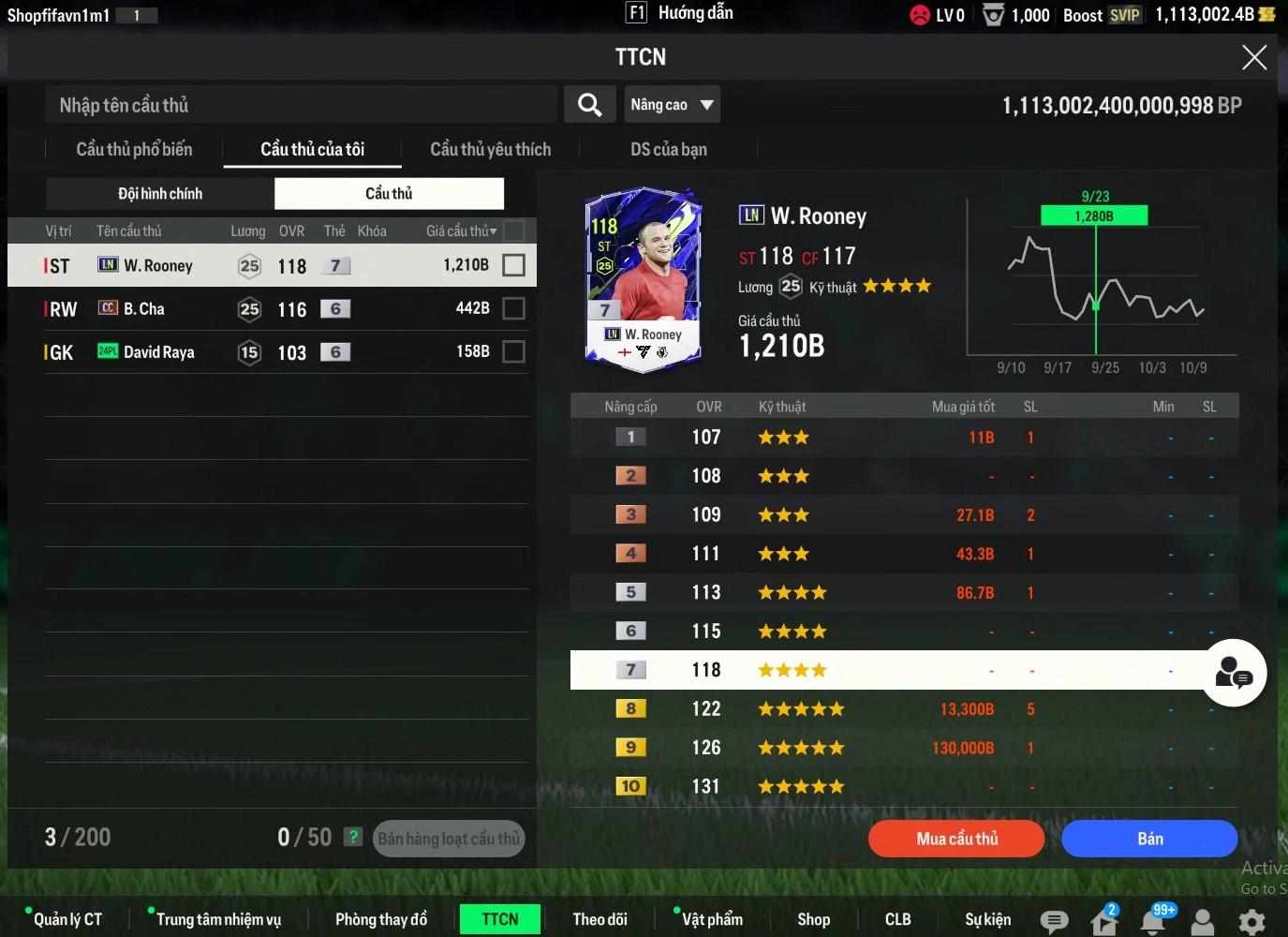
Task: Close the TTCN window
Action: coord(1253,58)
